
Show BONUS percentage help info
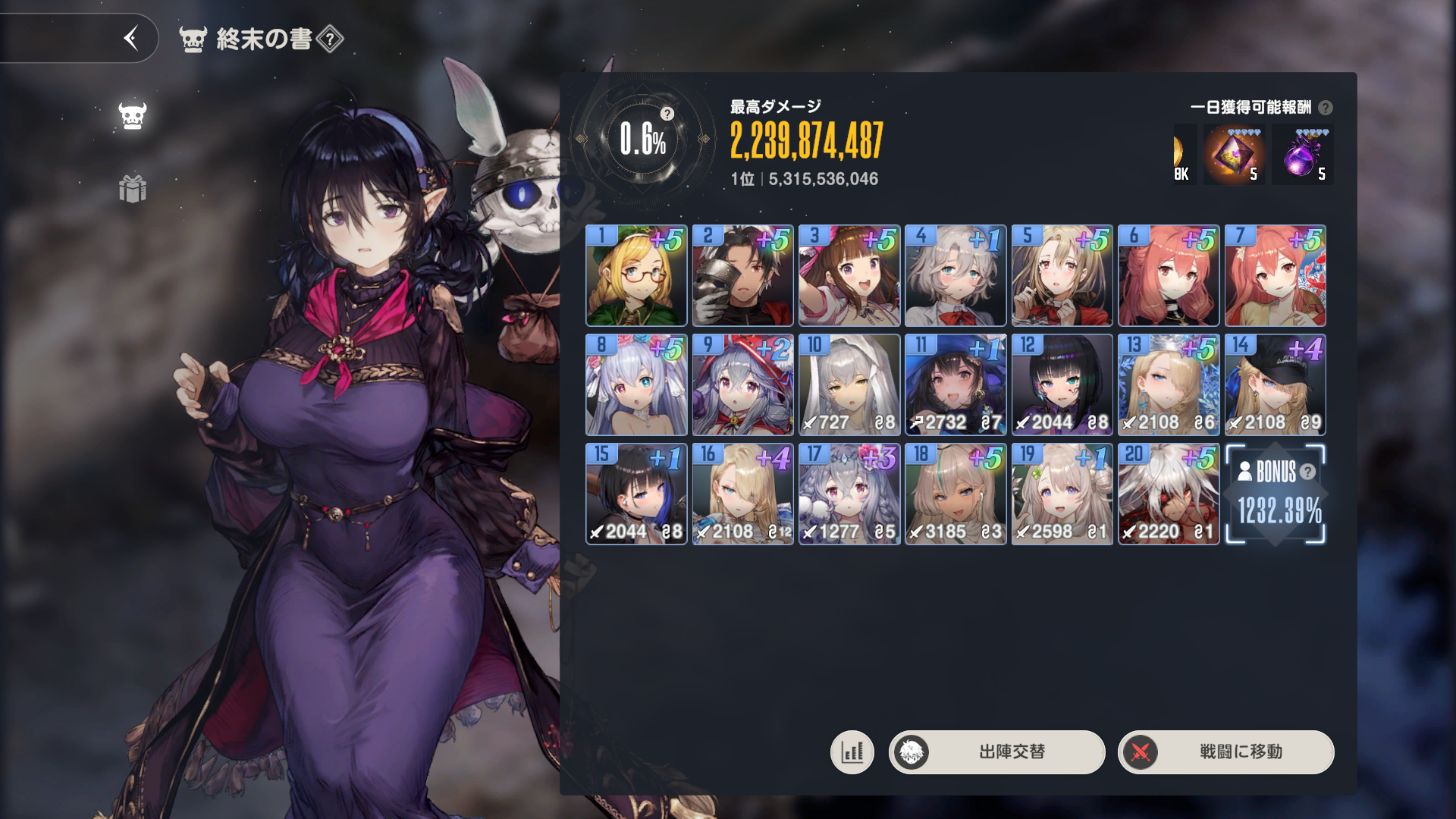tap(1307, 472)
